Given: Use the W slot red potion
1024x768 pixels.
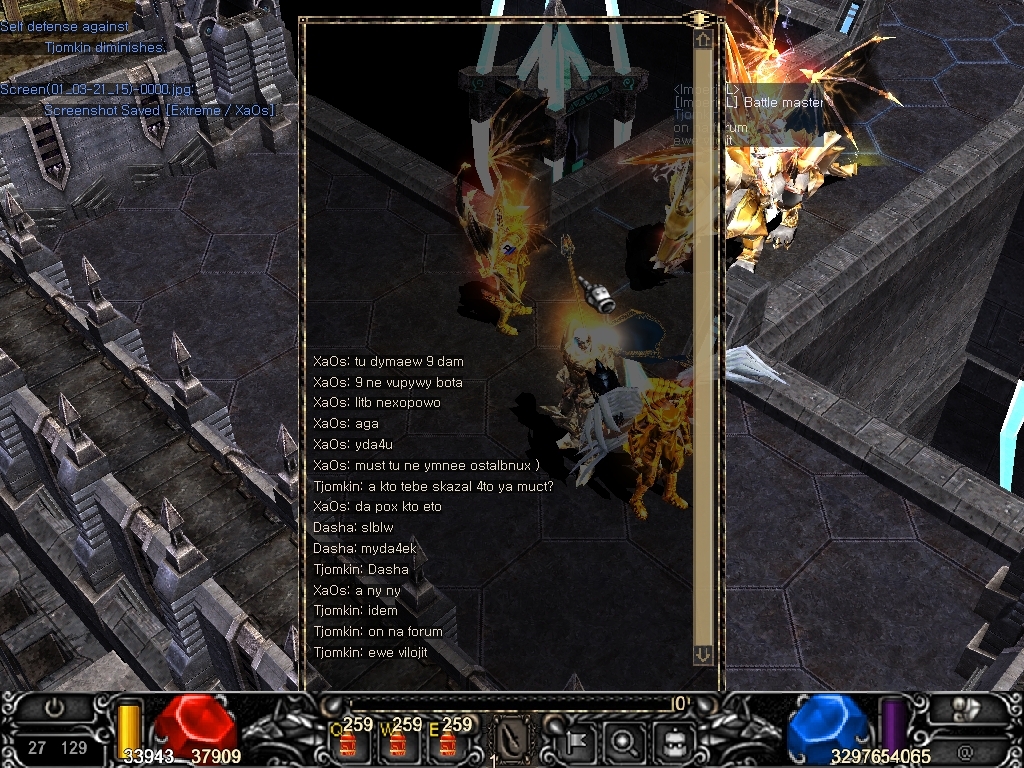Looking at the screenshot, I should (398, 744).
